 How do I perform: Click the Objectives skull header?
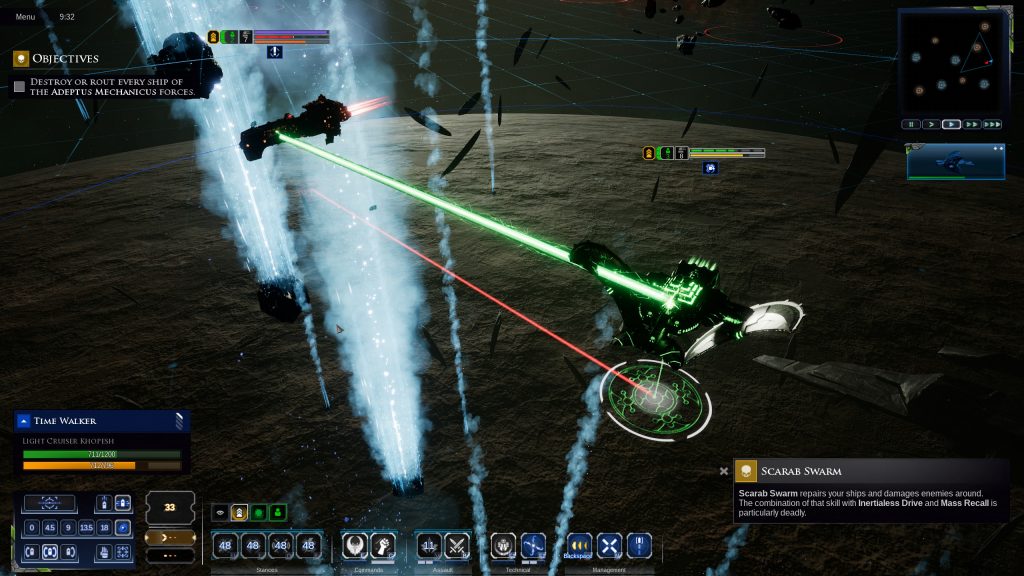click(x=20, y=59)
